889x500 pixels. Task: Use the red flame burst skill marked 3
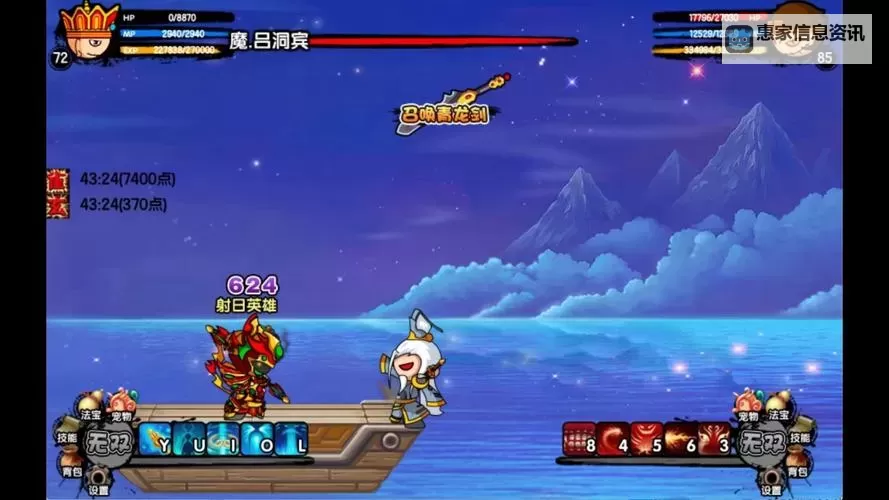click(712, 439)
